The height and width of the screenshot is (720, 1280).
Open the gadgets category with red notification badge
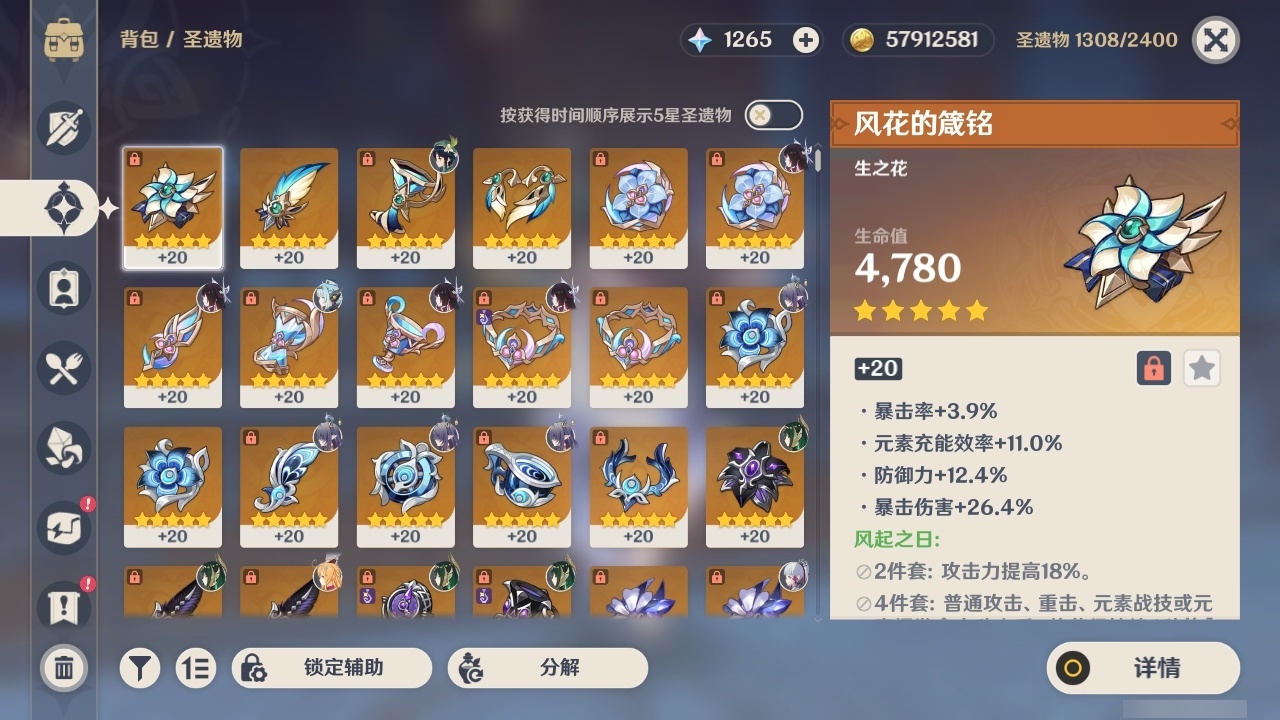point(63,528)
